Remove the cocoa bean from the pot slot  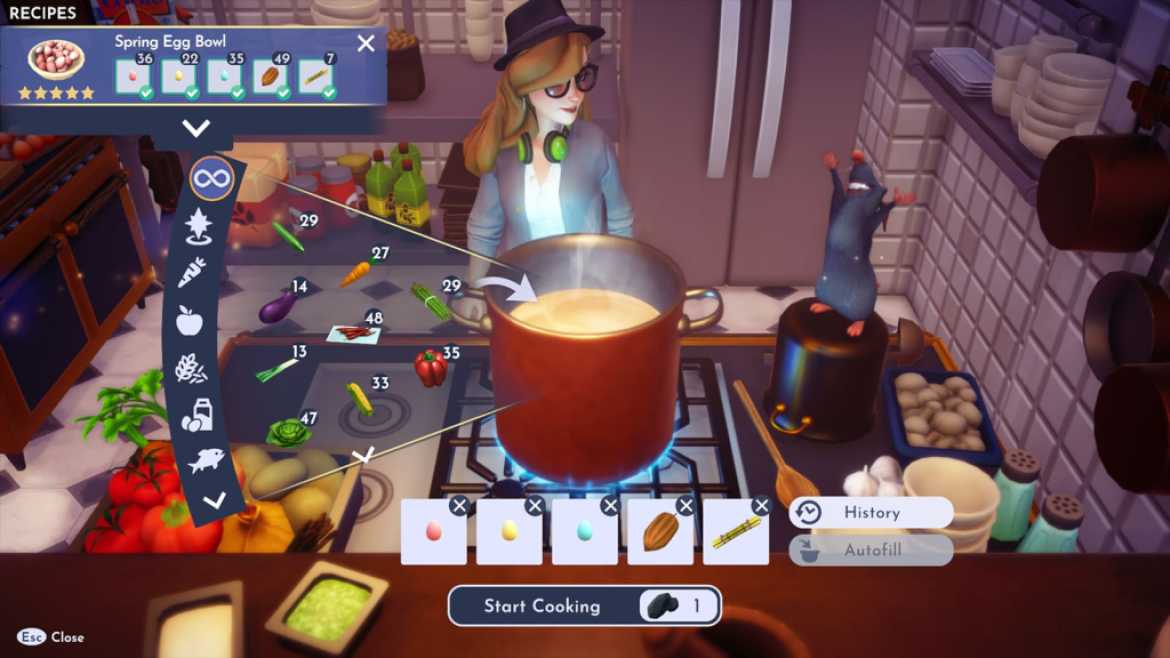coord(686,506)
